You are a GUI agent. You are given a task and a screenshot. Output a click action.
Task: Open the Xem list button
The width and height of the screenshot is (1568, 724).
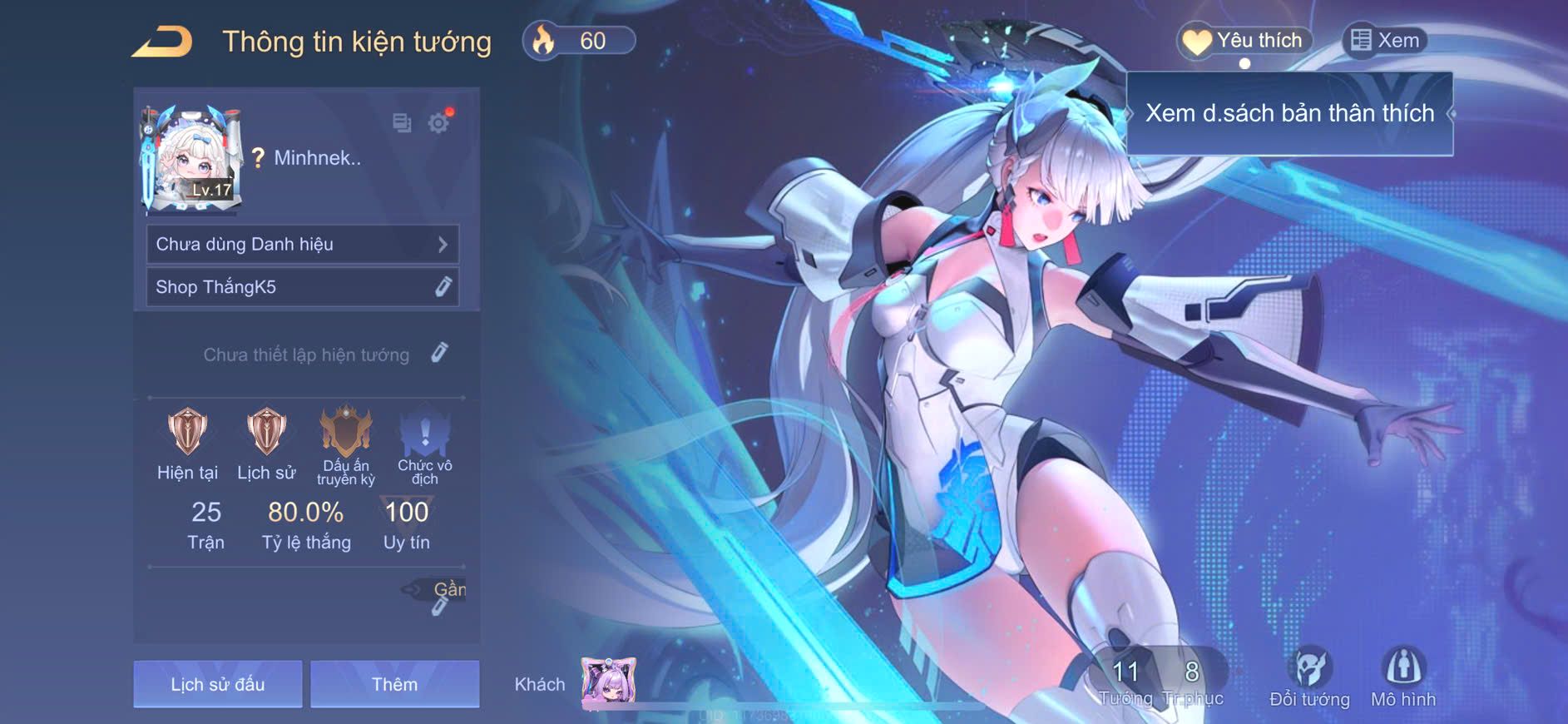click(x=1385, y=41)
